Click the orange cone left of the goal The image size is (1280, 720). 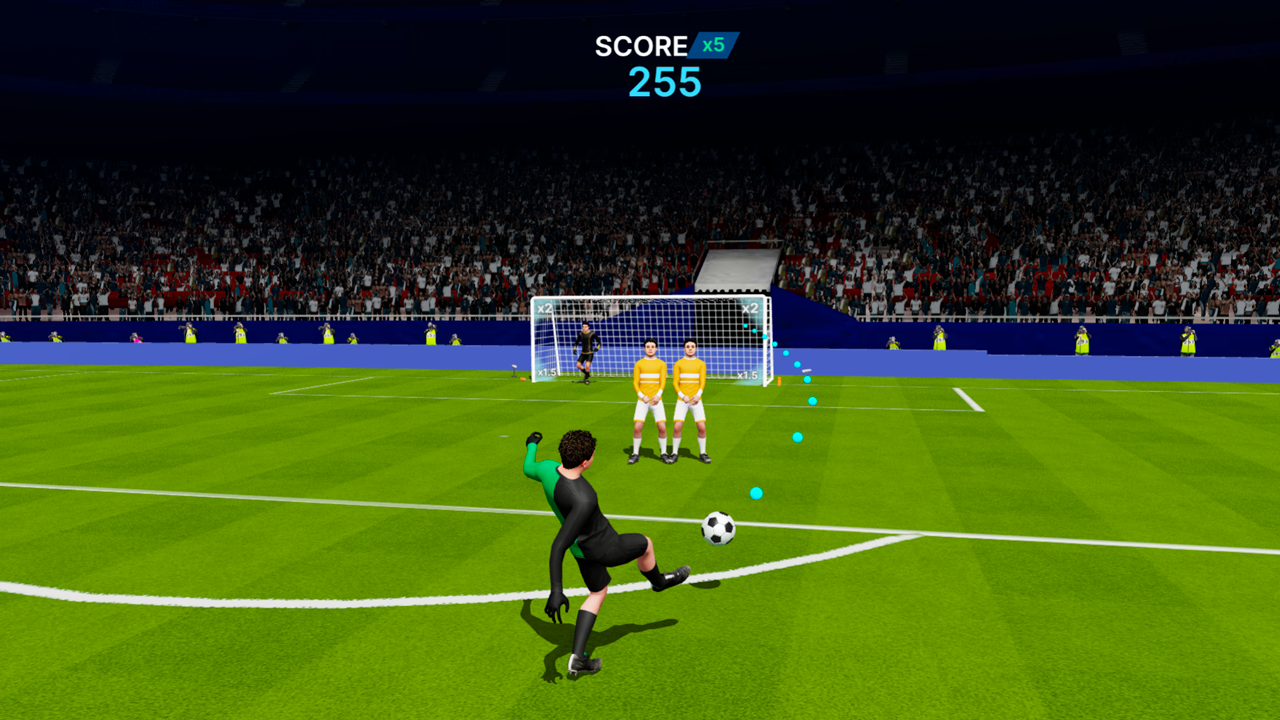pos(523,380)
